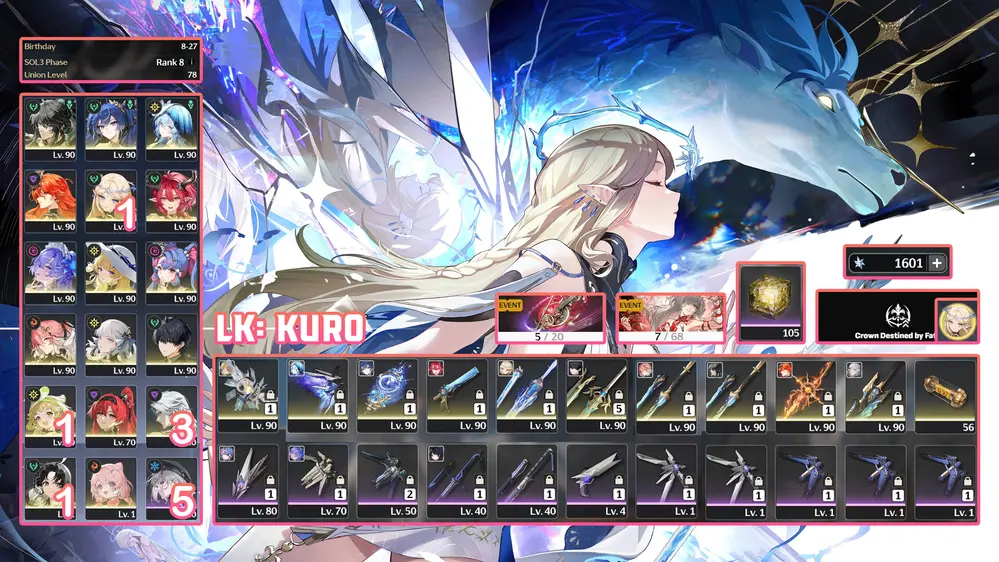
Task: Choose the Lv. 70 red-haired character
Action: 113,415
